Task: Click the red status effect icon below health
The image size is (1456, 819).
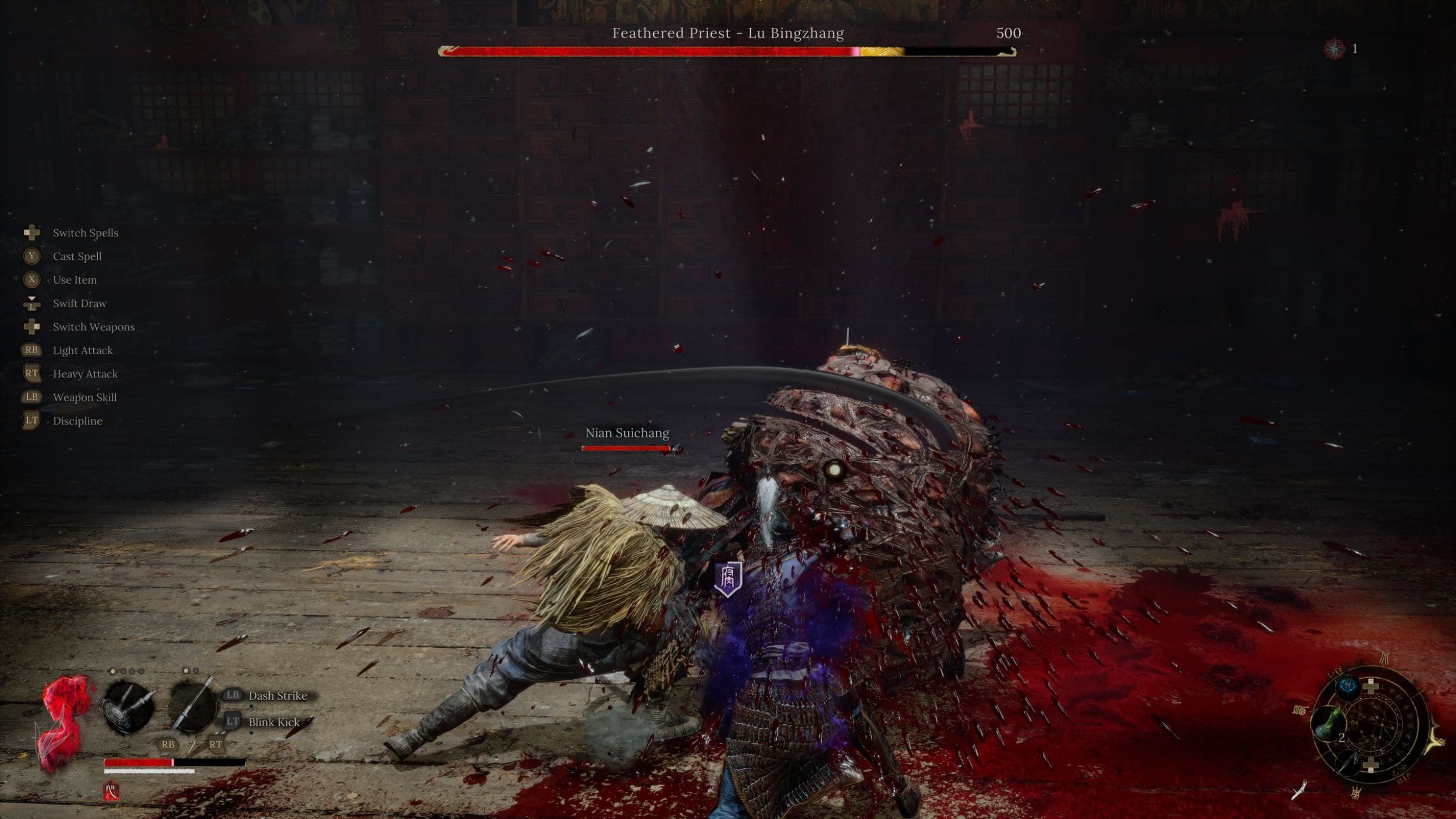Action: [x=111, y=791]
